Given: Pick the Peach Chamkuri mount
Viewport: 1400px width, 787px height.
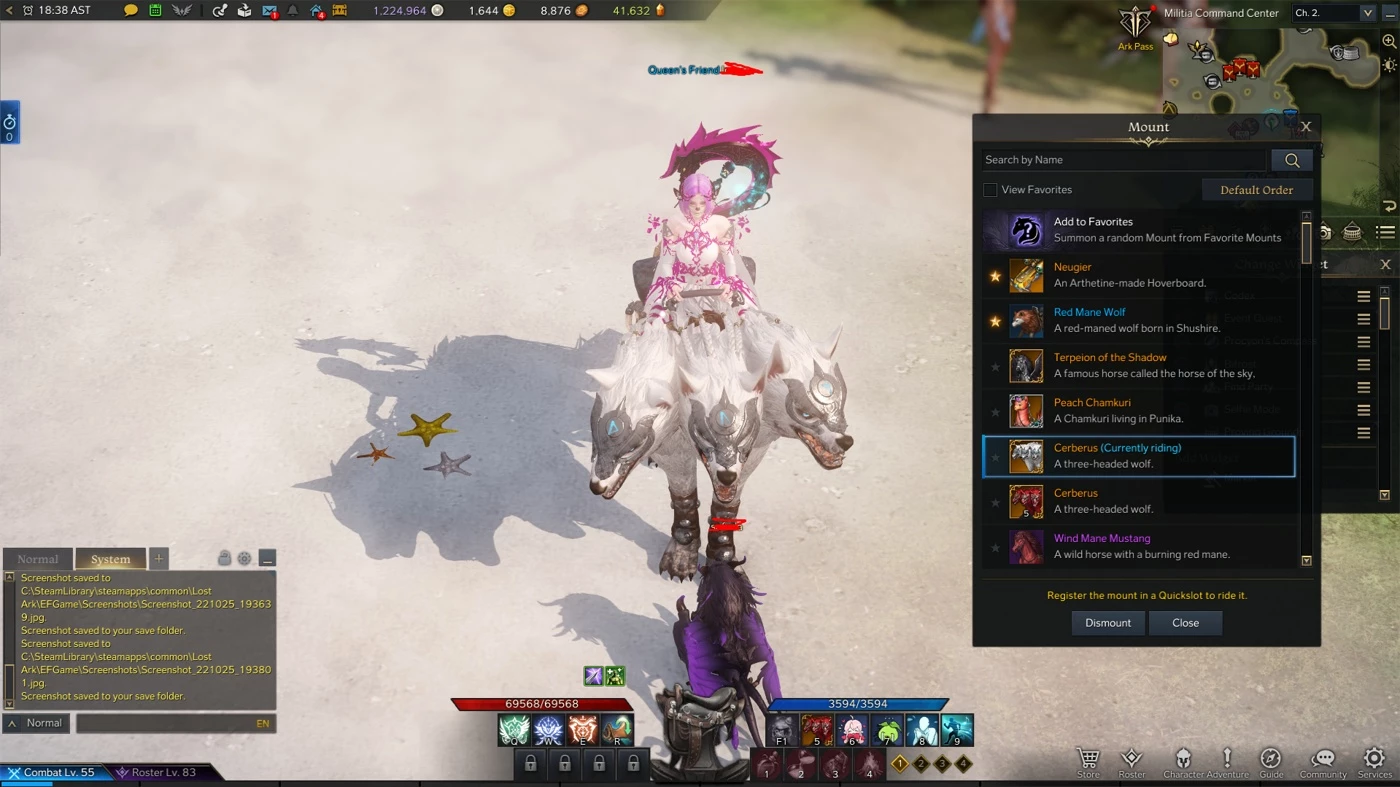Looking at the screenshot, I should [x=1138, y=410].
